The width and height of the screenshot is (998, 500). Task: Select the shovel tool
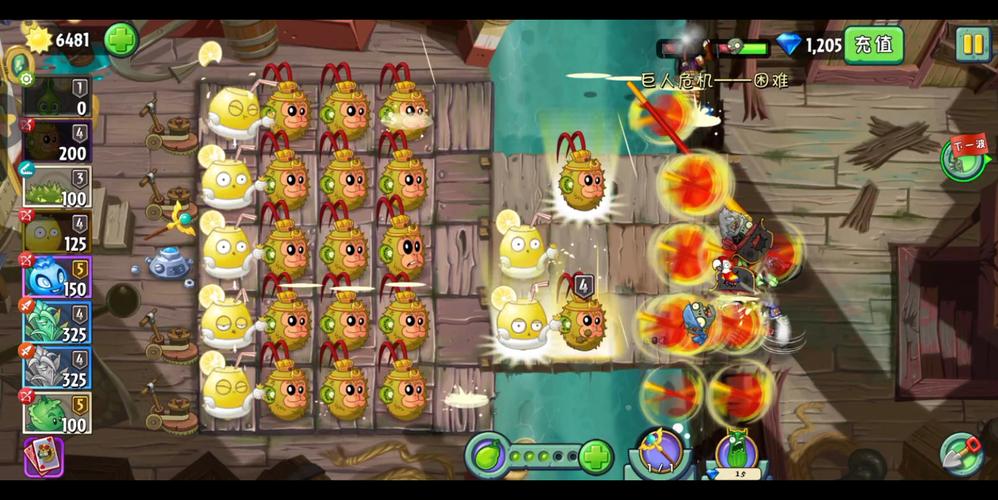[x=961, y=456]
